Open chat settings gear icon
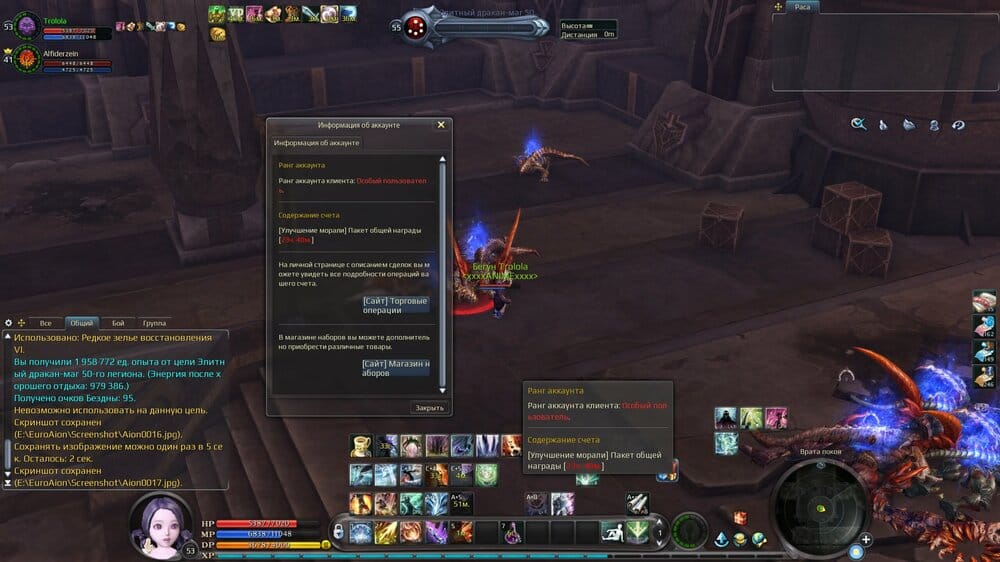 point(9,323)
